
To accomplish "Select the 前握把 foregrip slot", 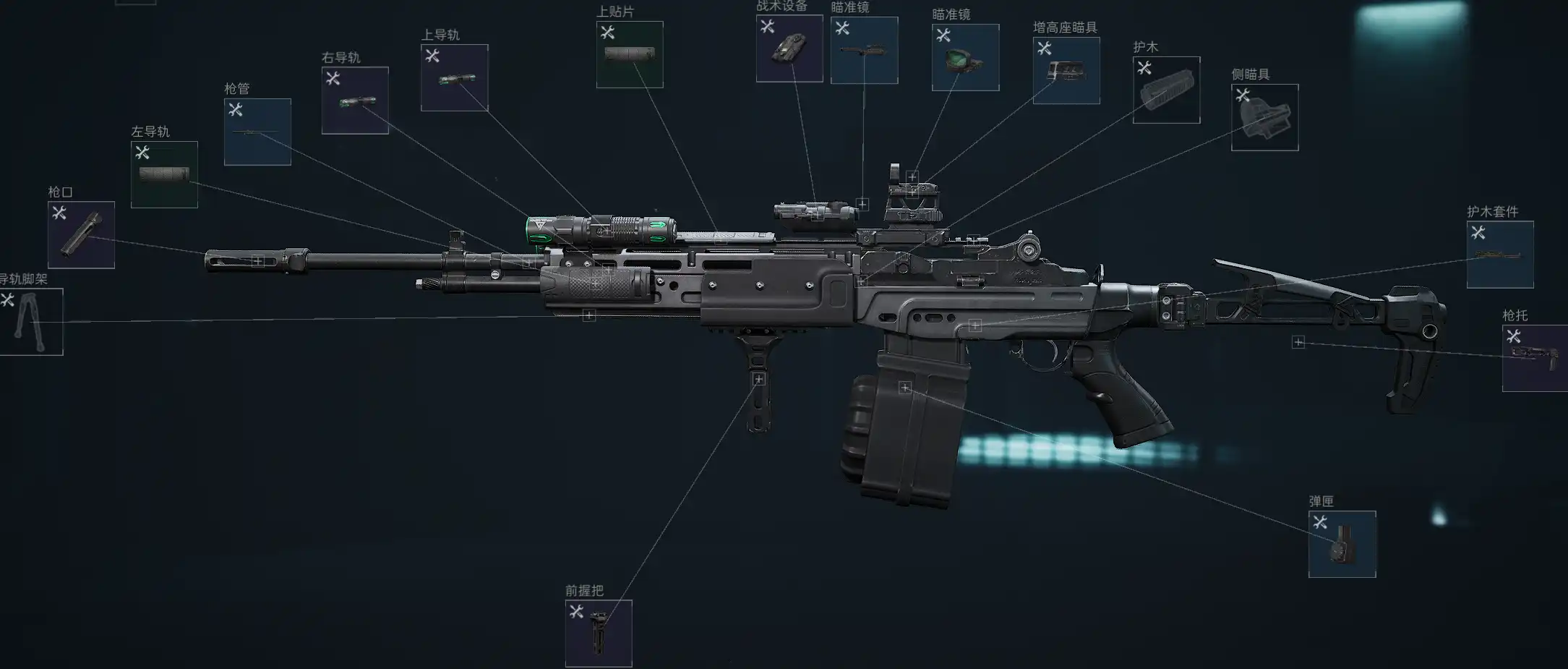I will click(x=599, y=633).
